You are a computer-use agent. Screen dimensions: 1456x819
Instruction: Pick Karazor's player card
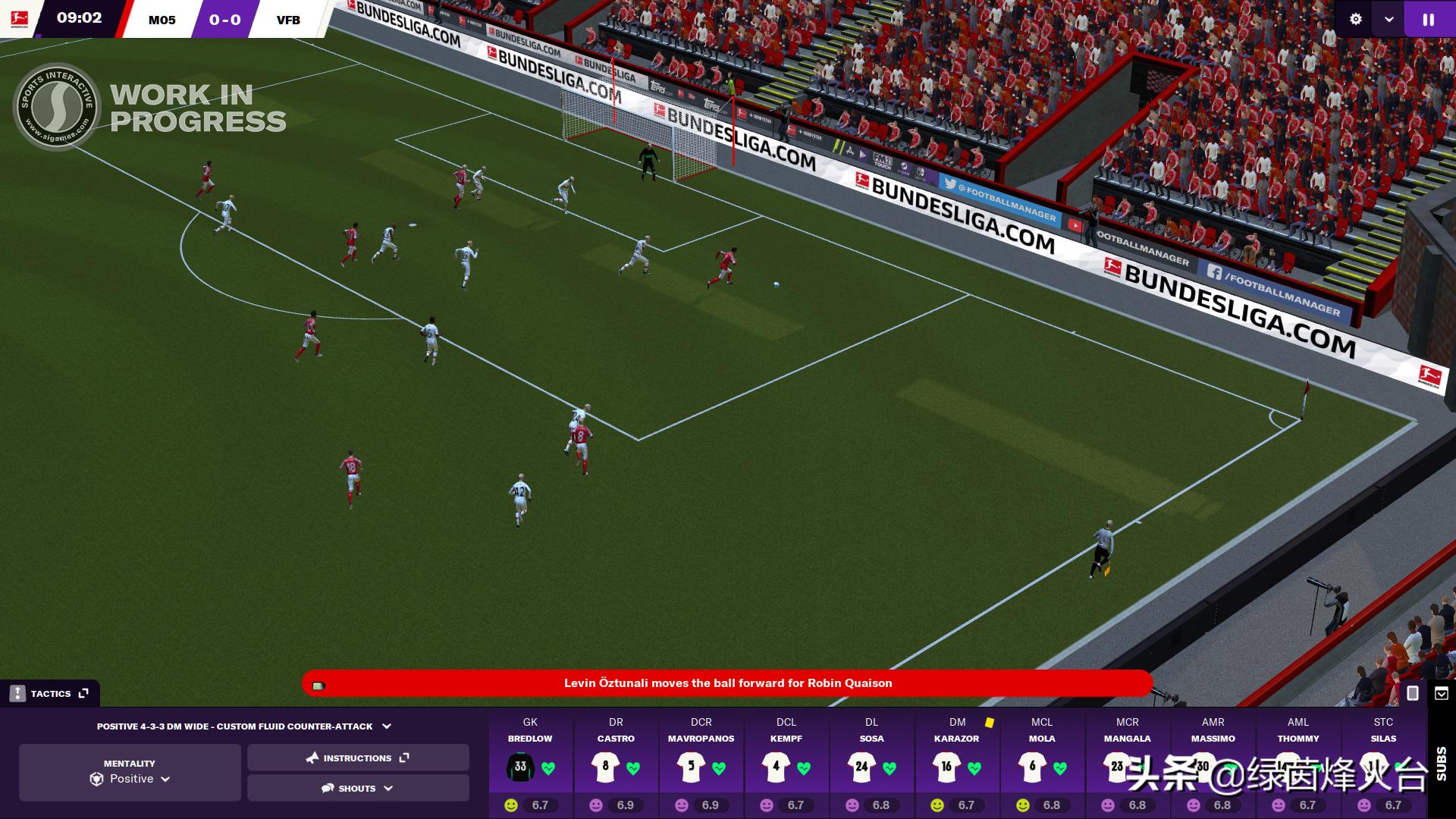[x=957, y=762]
